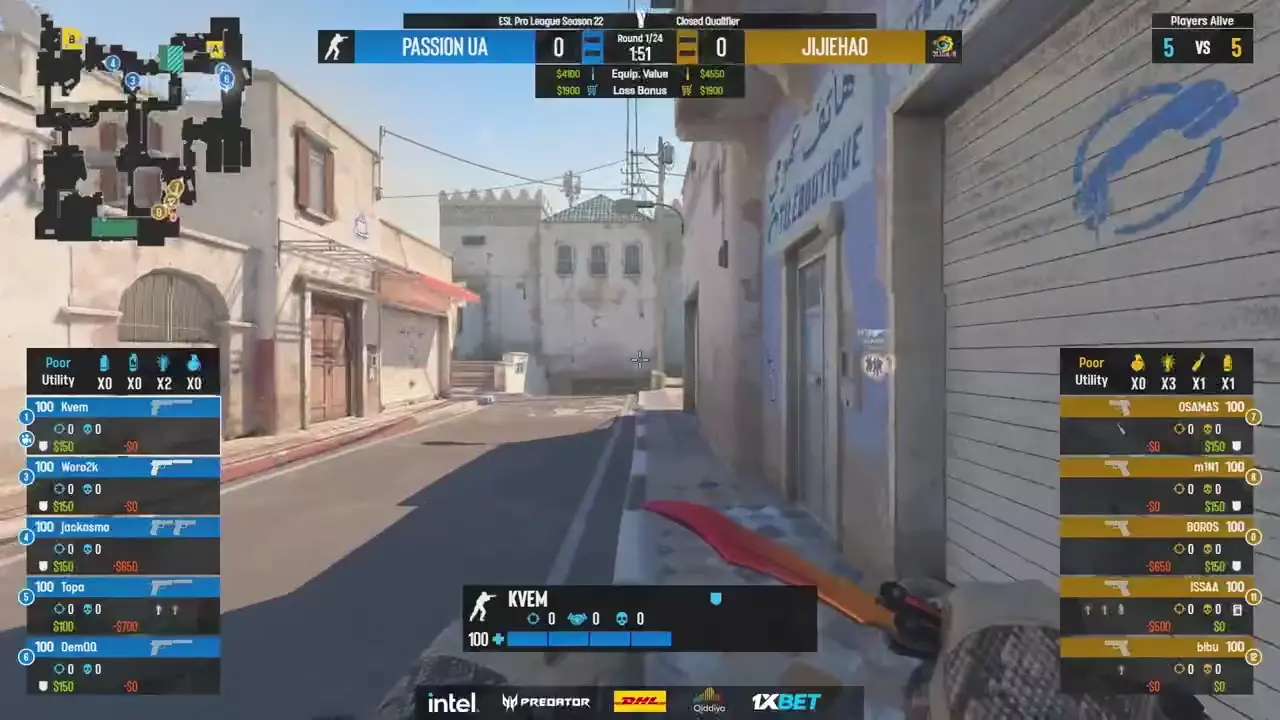
Task: Expand the Loss Bonus details panel
Action: coord(640,90)
